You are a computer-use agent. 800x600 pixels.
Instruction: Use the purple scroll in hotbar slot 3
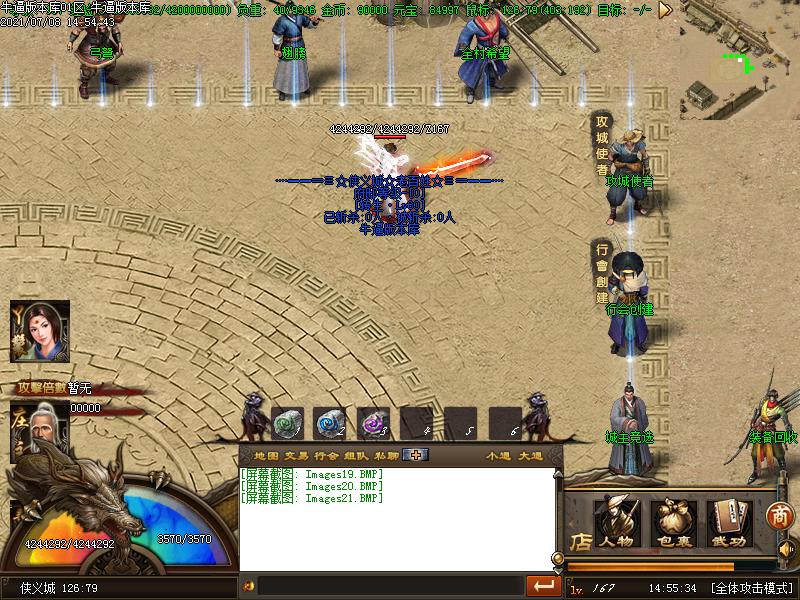point(373,423)
